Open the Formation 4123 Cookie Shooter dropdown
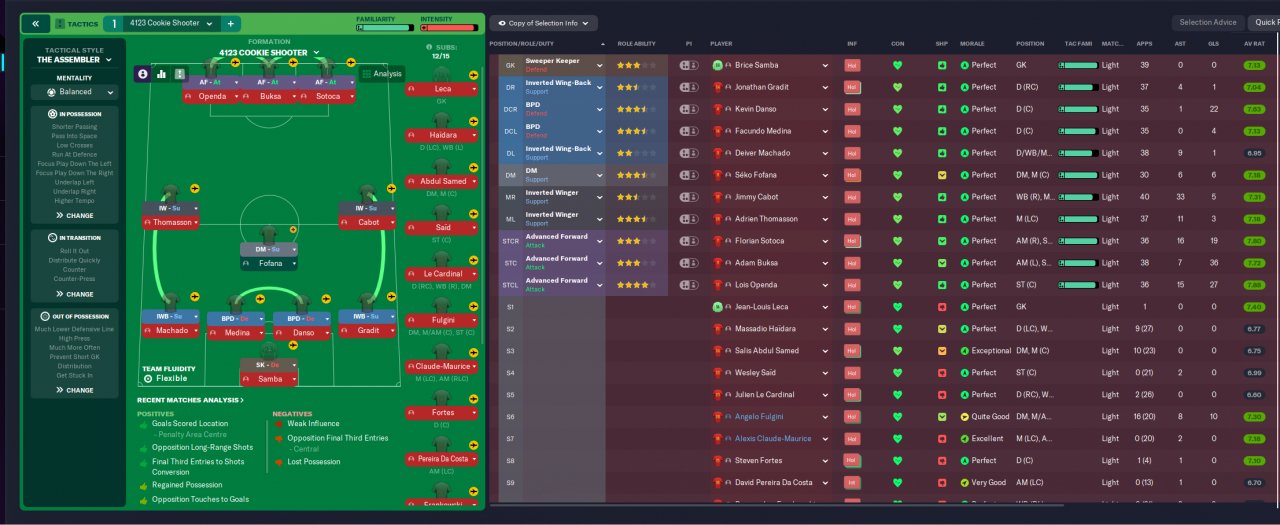Screen dimensions: 1280x525 (x=269, y=53)
